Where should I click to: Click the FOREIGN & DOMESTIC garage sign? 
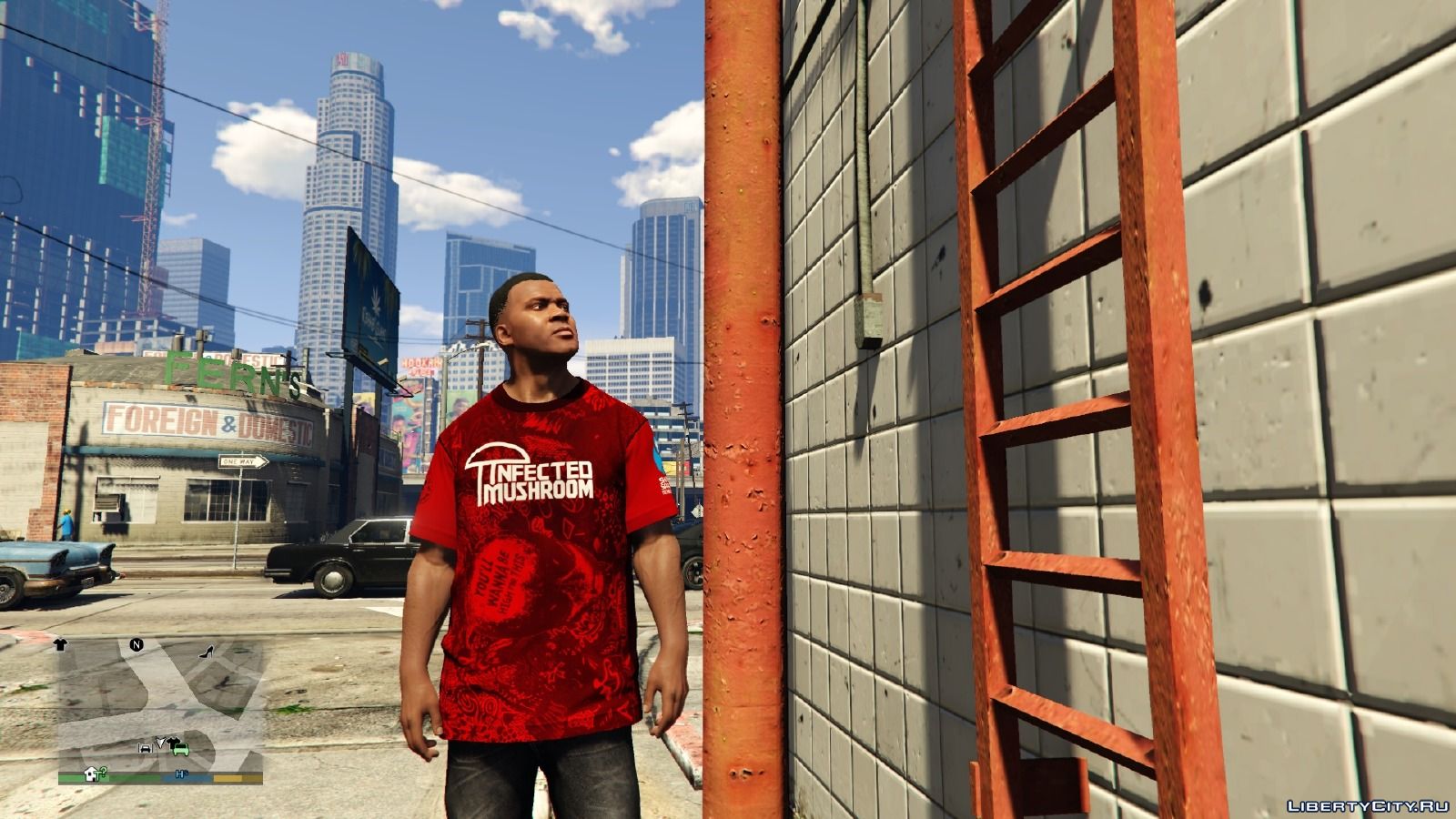coord(207,420)
